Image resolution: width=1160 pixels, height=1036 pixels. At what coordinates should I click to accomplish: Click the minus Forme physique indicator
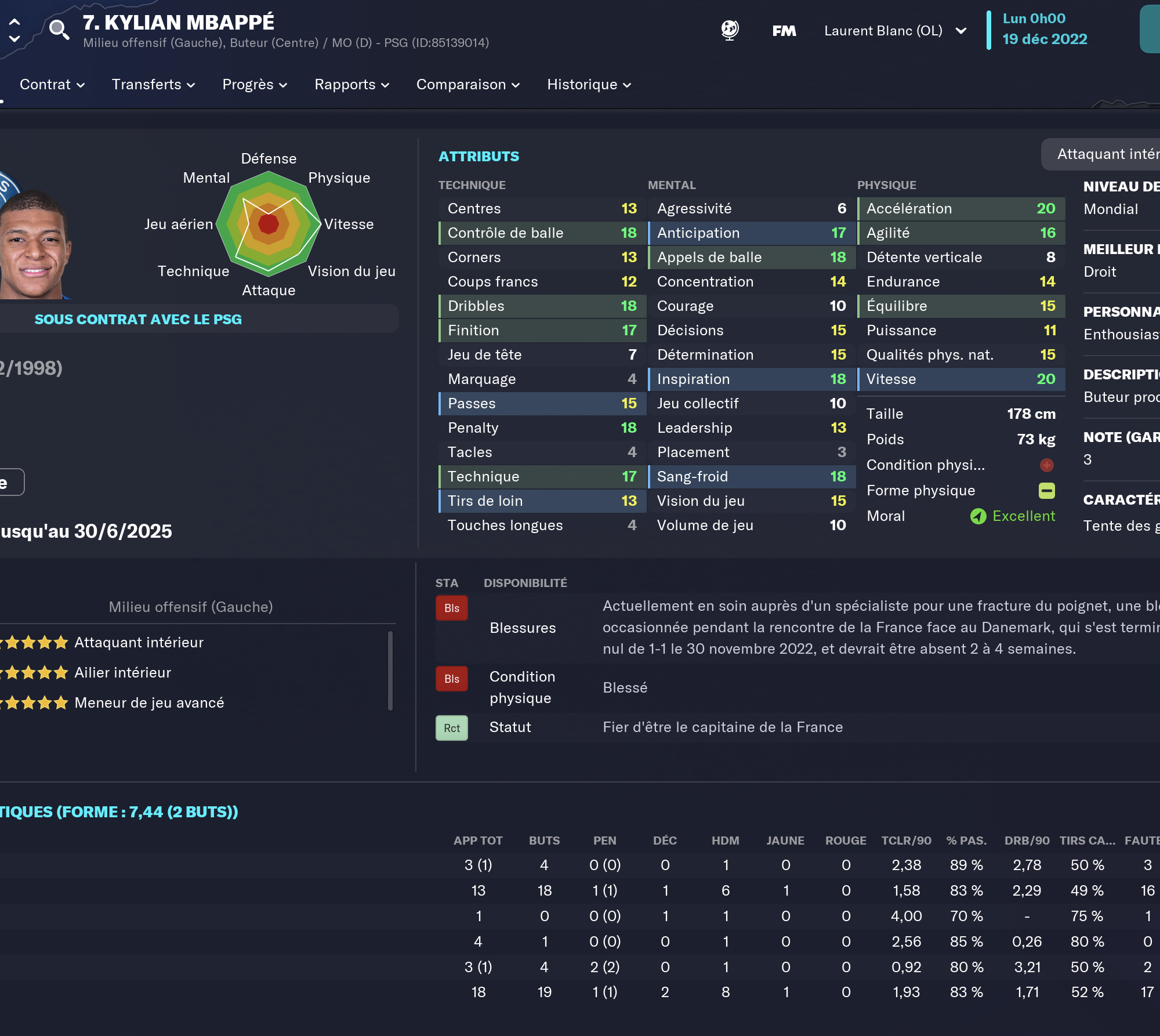[1046, 490]
